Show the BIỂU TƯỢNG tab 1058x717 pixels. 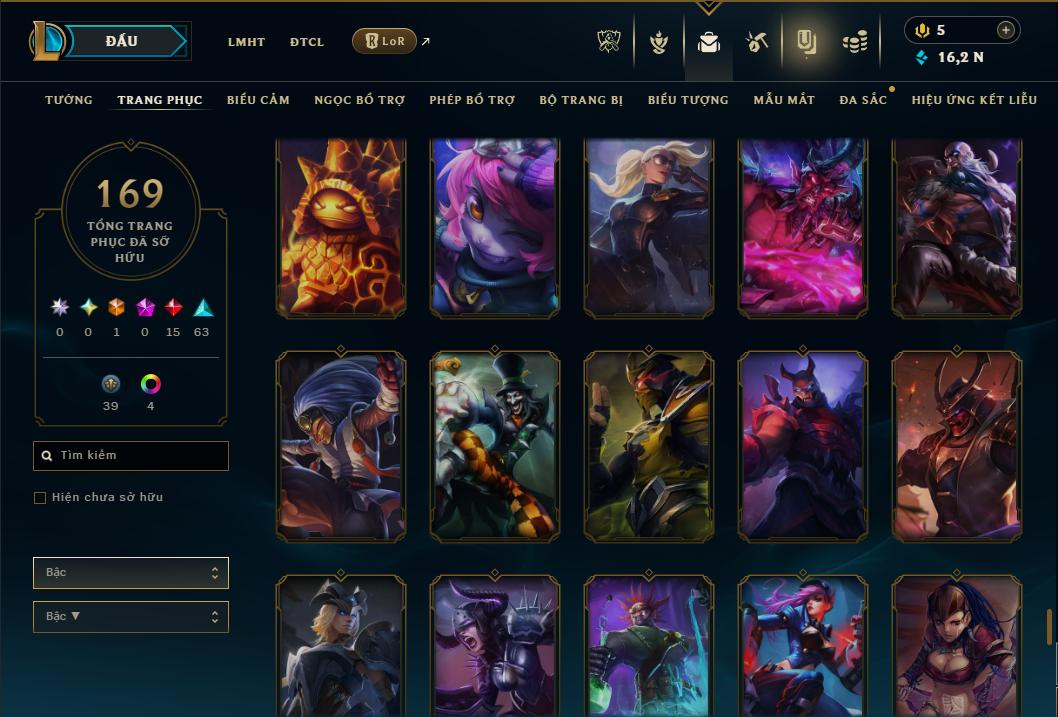688,100
